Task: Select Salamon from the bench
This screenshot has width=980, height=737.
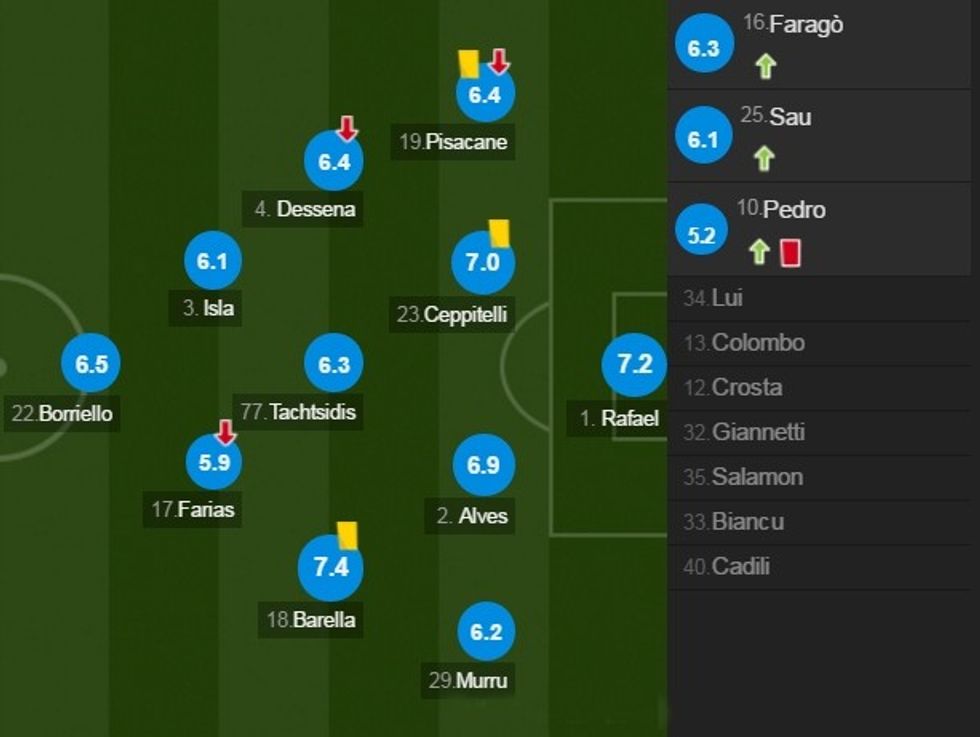Action: [823, 477]
